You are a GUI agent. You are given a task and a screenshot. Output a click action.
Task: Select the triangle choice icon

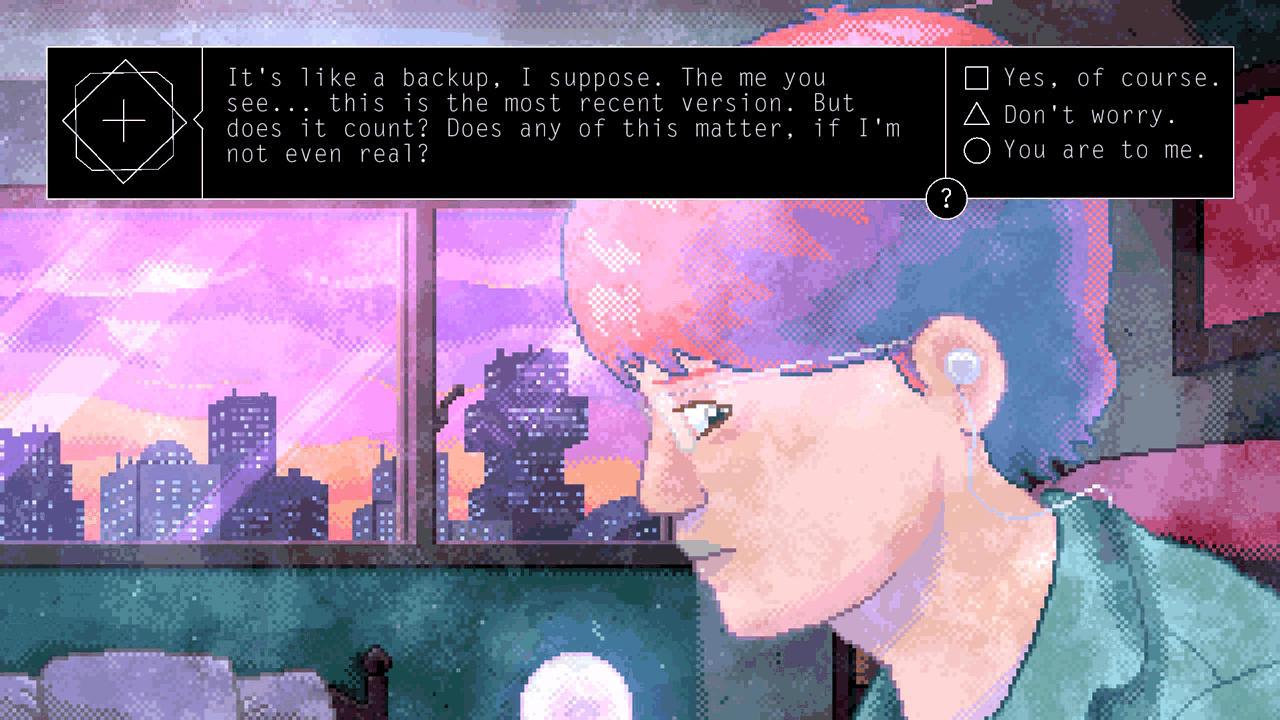(975, 114)
